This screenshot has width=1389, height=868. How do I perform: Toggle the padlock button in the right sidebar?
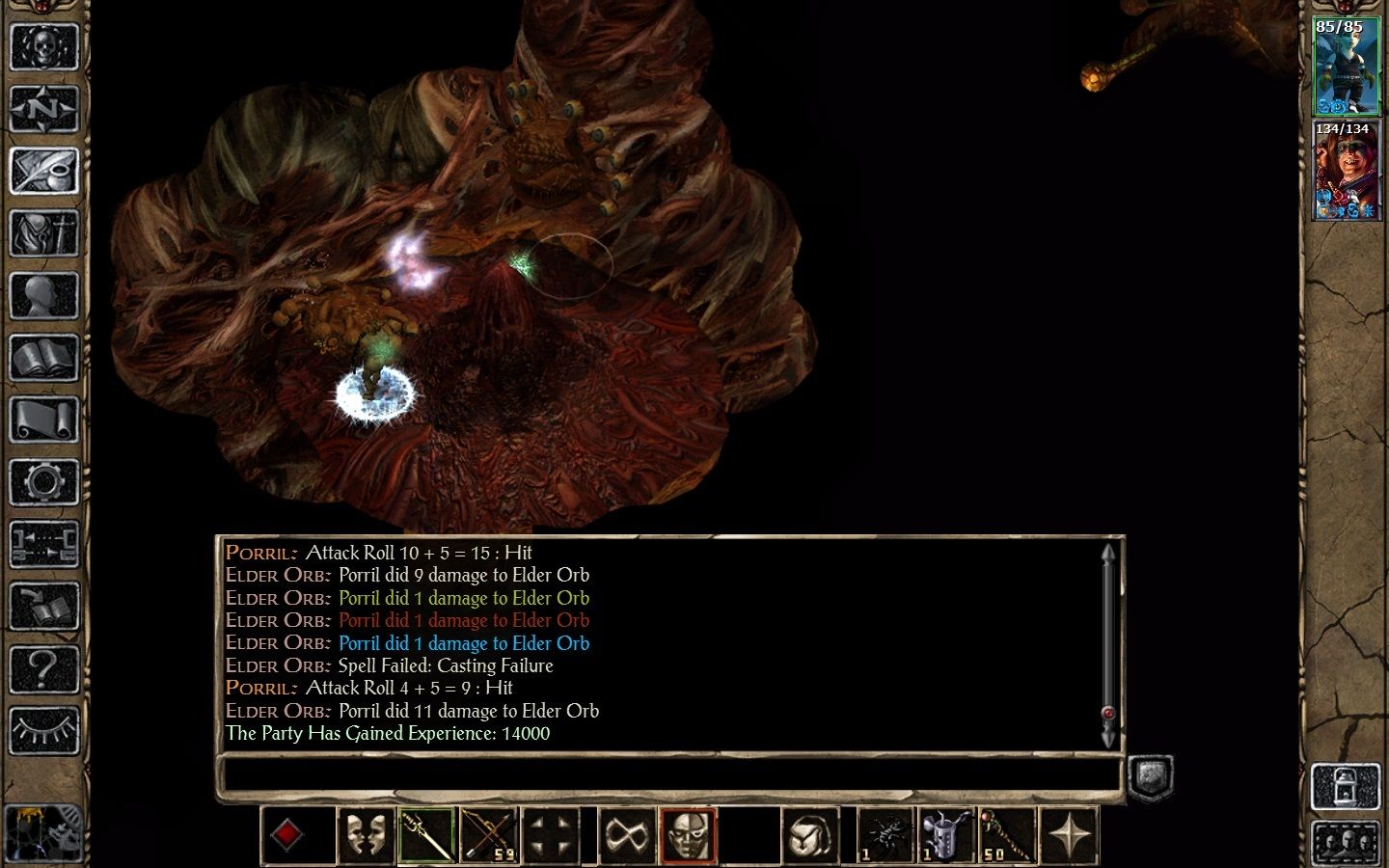[1346, 786]
